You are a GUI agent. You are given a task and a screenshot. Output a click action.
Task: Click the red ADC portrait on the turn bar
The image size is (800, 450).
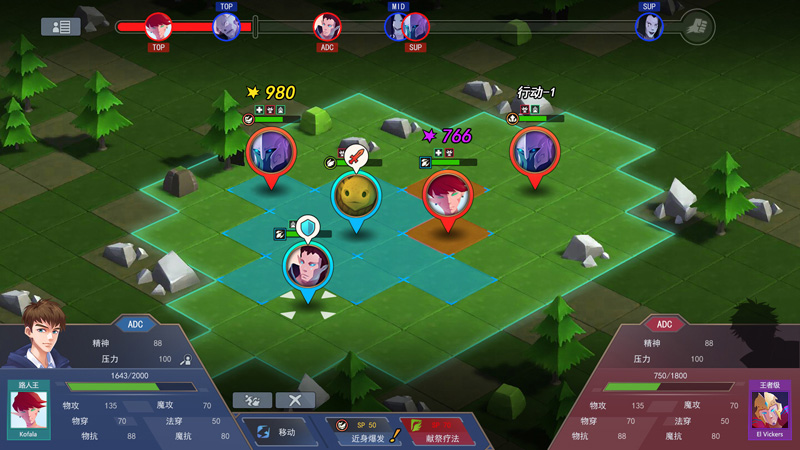(x=327, y=26)
